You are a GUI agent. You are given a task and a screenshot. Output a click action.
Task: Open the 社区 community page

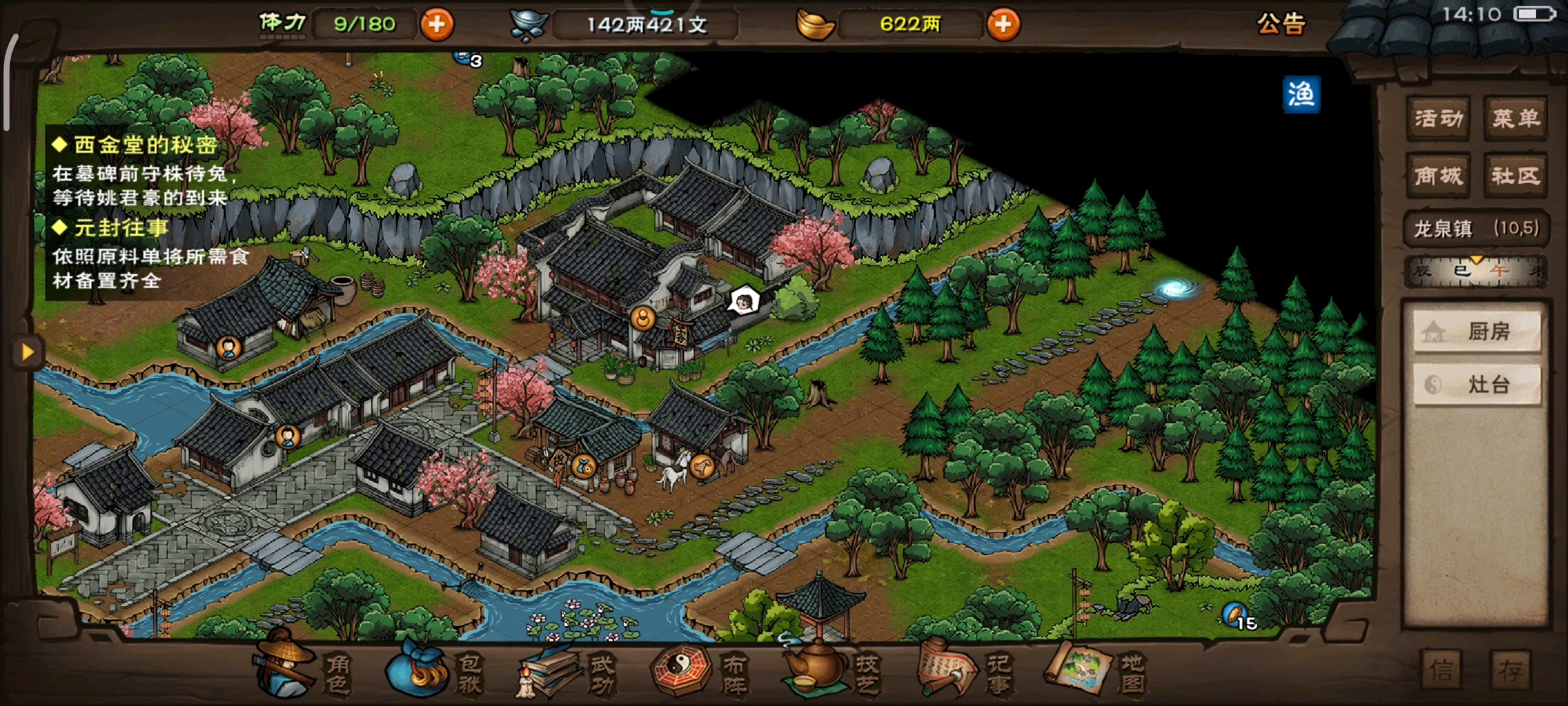[1515, 176]
